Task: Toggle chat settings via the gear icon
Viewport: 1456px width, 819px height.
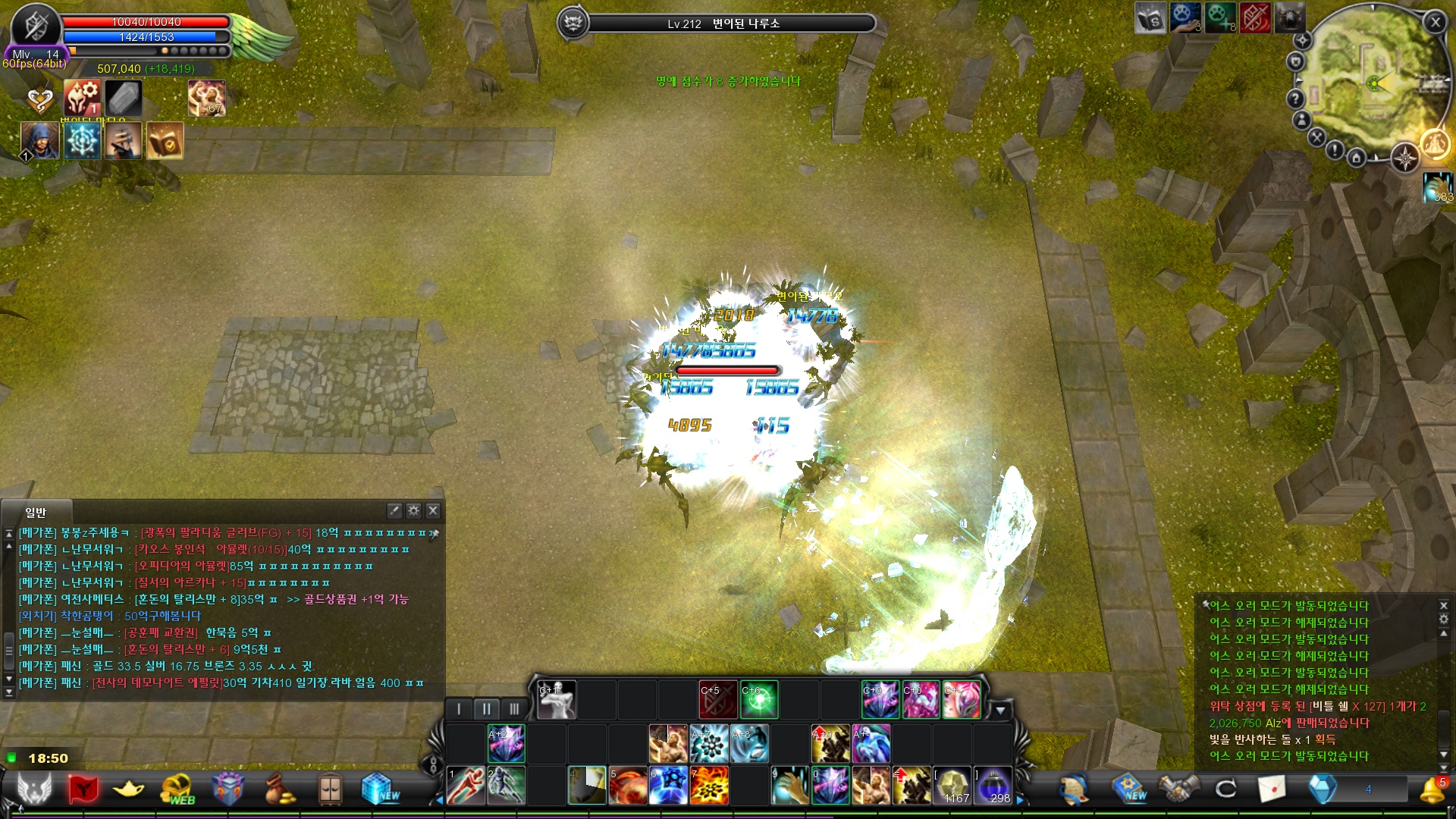Action: [x=412, y=512]
